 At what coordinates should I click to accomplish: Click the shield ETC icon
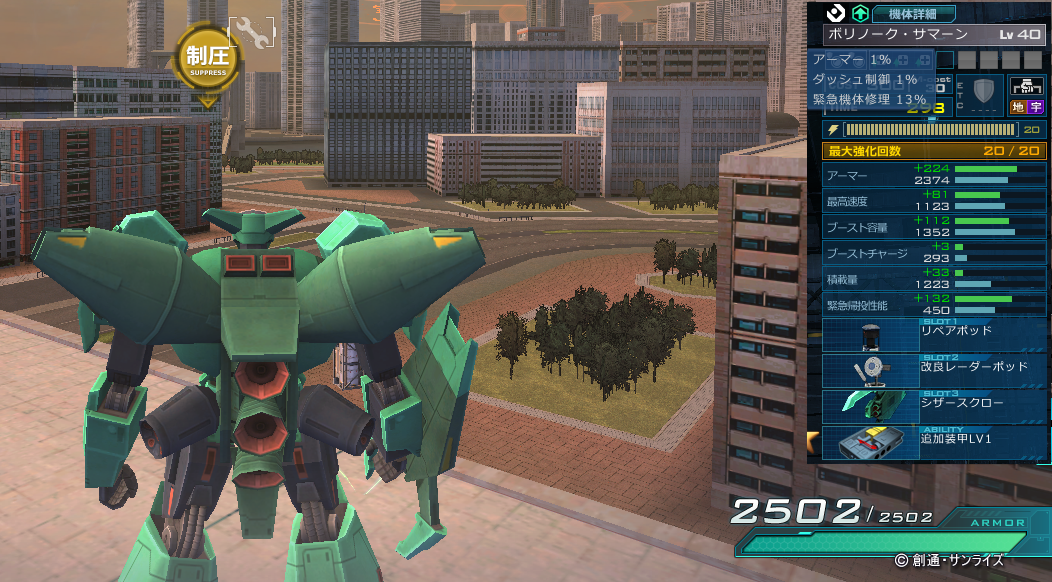pyautogui.click(x=985, y=93)
